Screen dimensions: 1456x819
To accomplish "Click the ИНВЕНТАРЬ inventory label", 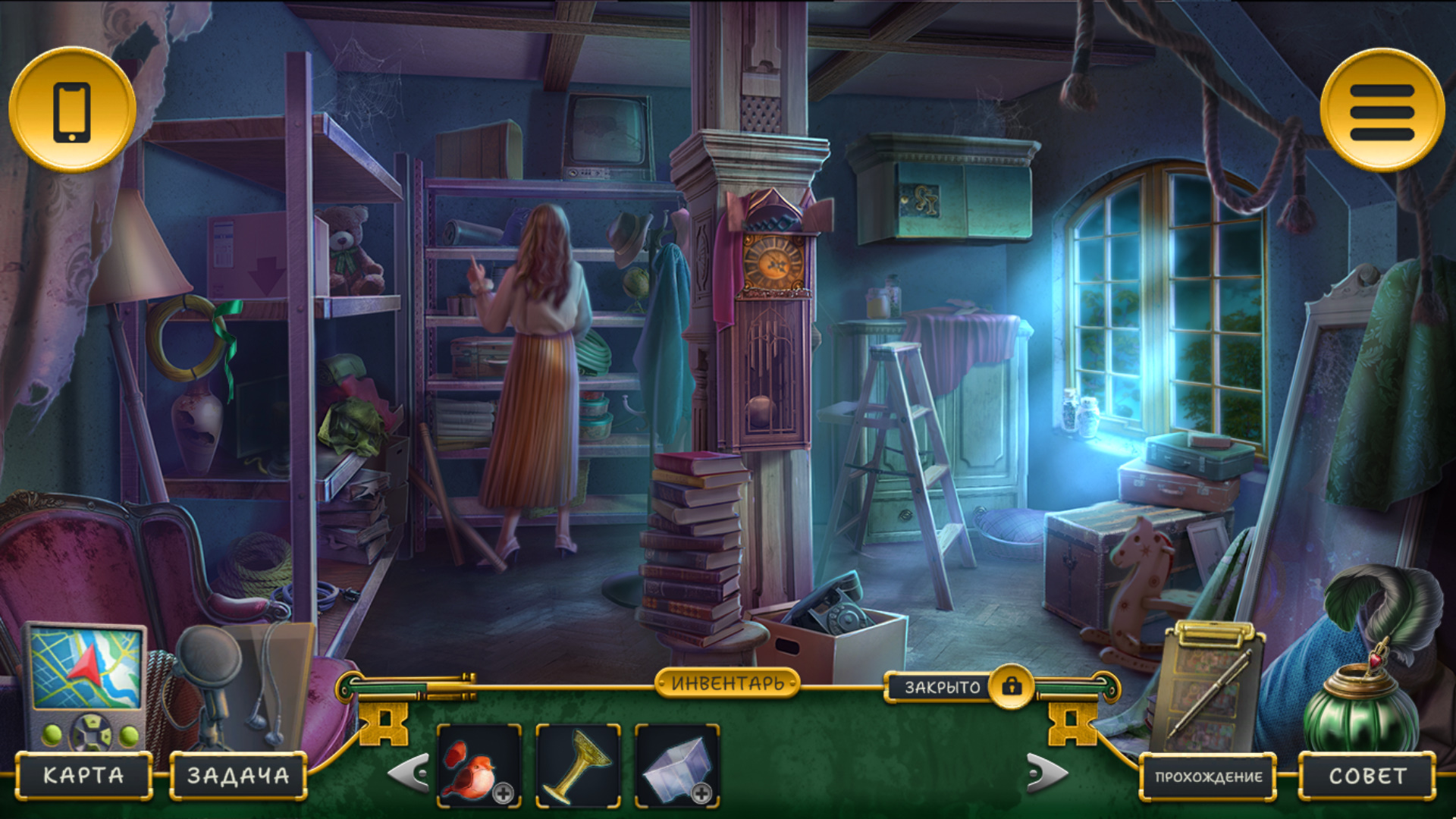I will click(727, 683).
